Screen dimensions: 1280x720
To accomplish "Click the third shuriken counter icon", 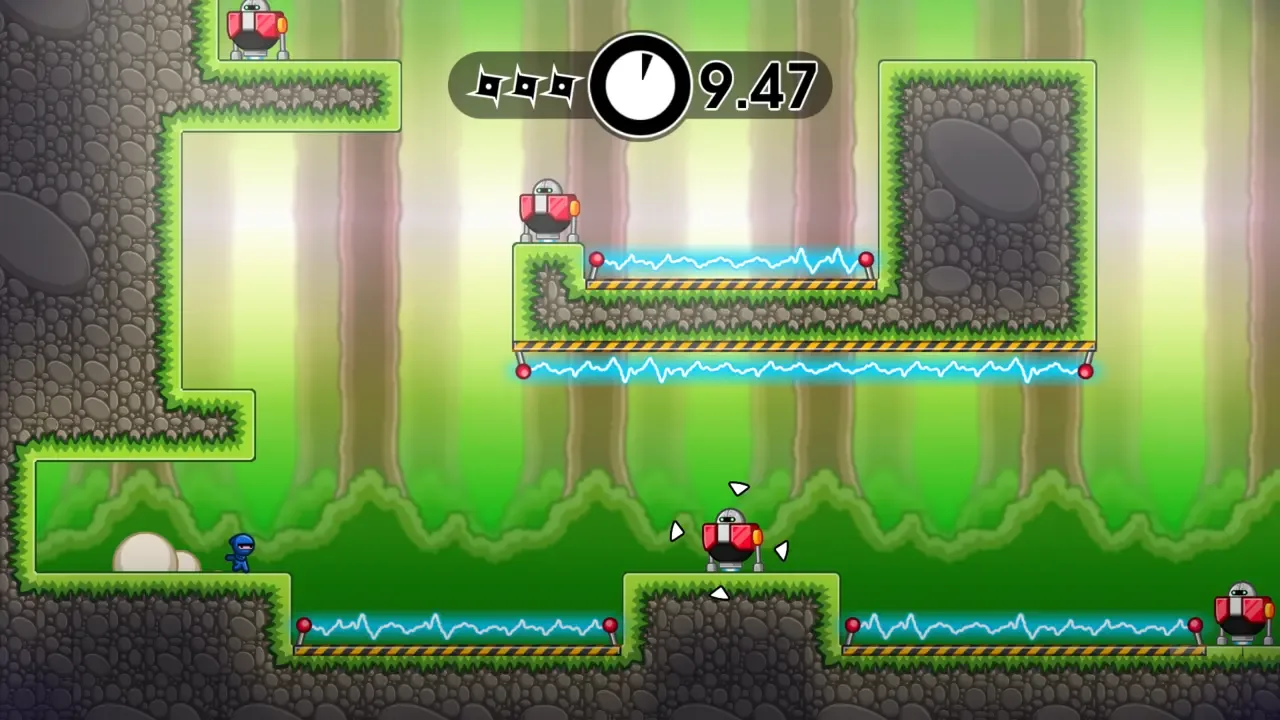I will 564,85.
